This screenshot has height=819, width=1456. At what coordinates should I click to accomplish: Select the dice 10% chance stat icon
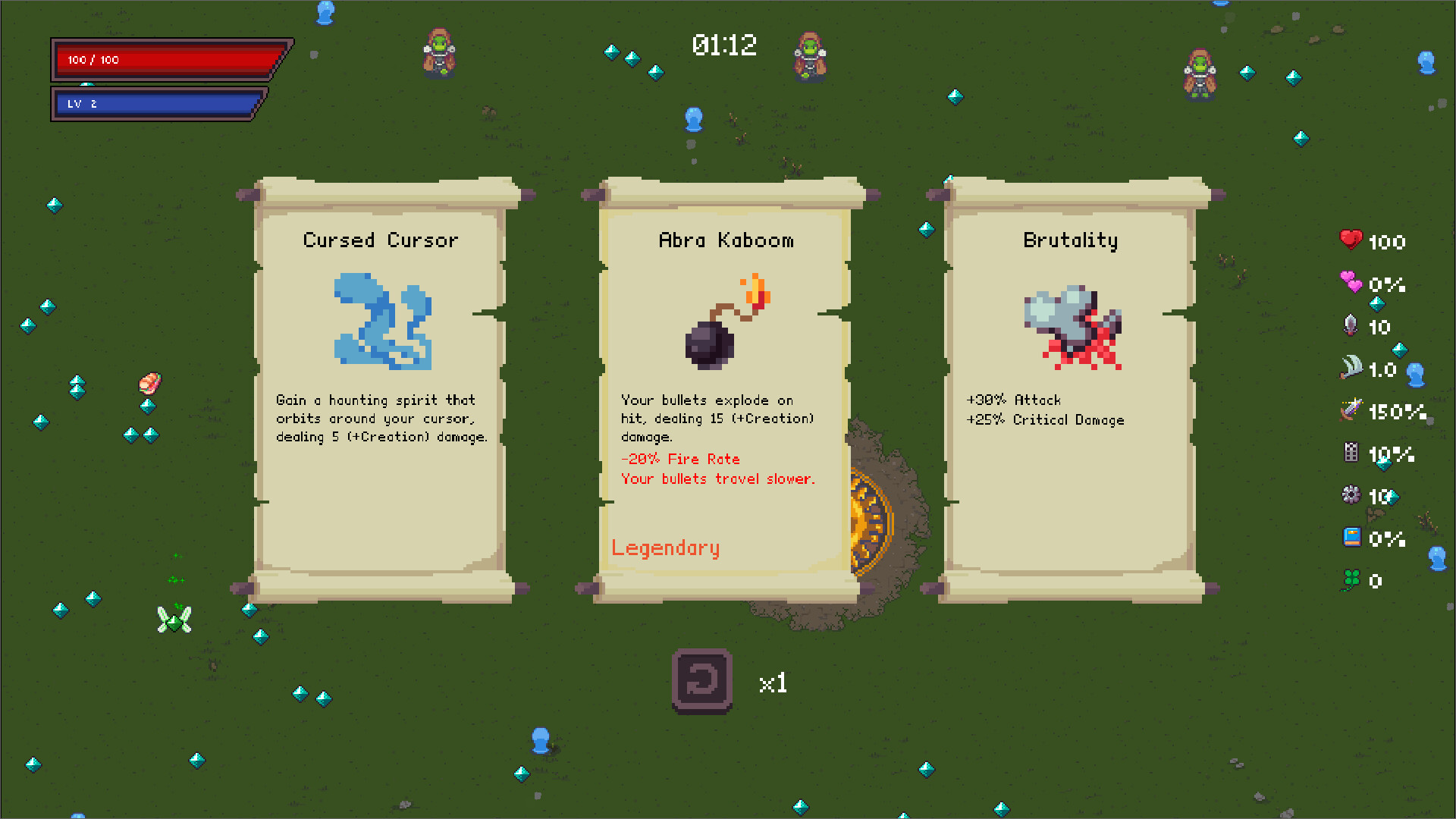1351,454
